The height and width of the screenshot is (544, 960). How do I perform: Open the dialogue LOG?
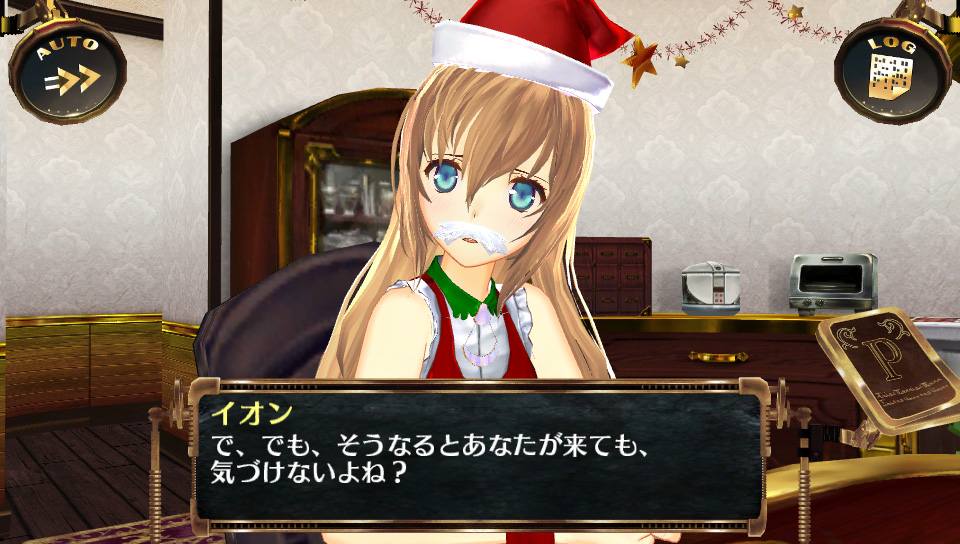[x=891, y=70]
